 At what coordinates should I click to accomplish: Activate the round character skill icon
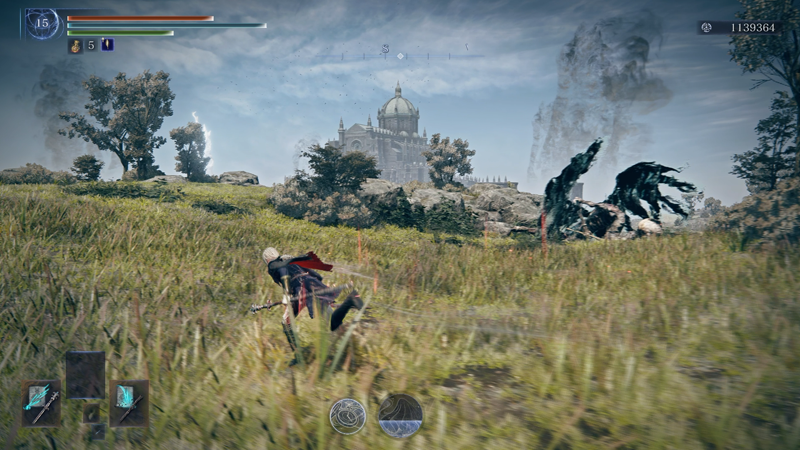click(347, 415)
